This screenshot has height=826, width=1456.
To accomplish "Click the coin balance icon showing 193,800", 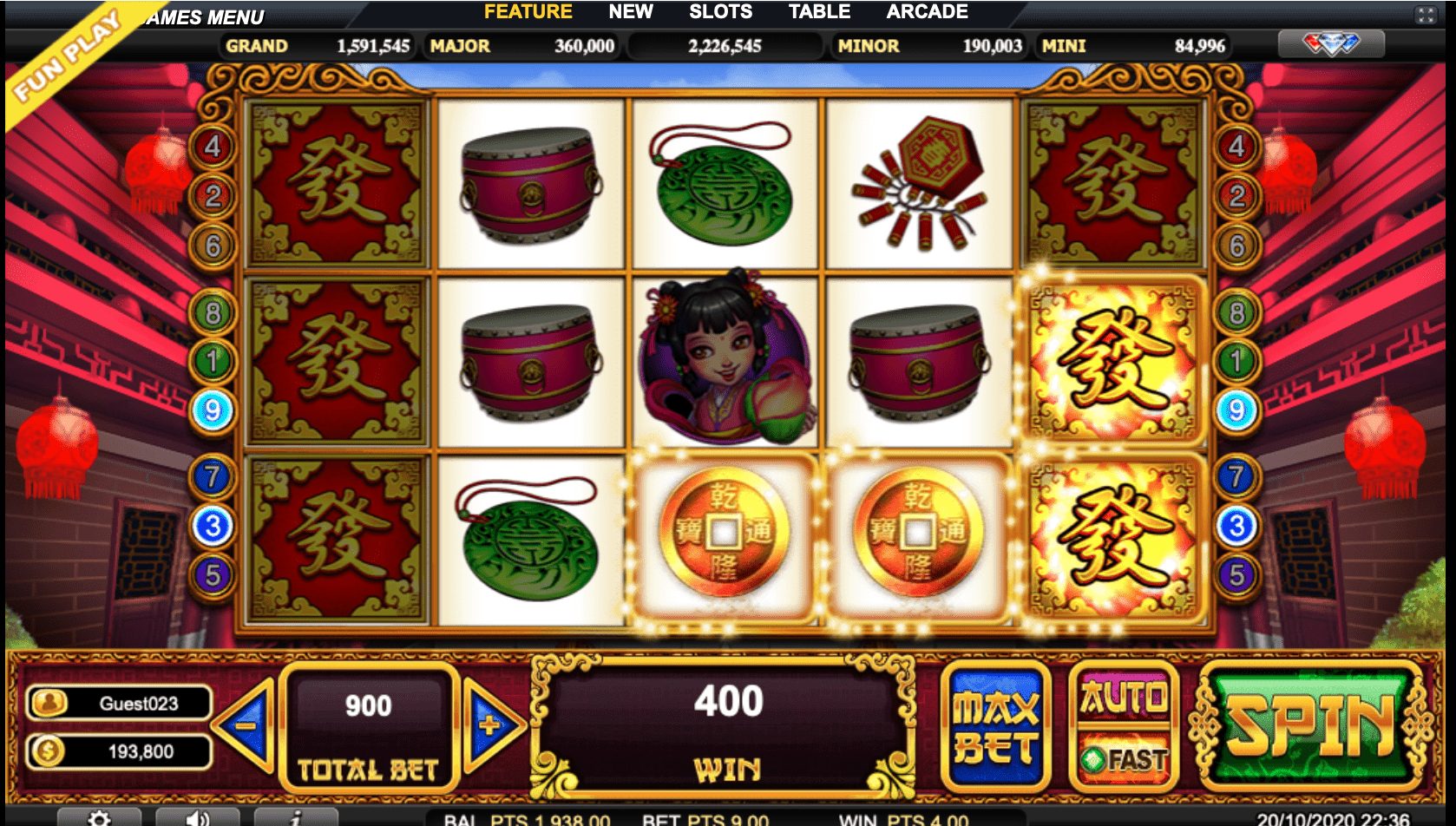I will [x=47, y=751].
